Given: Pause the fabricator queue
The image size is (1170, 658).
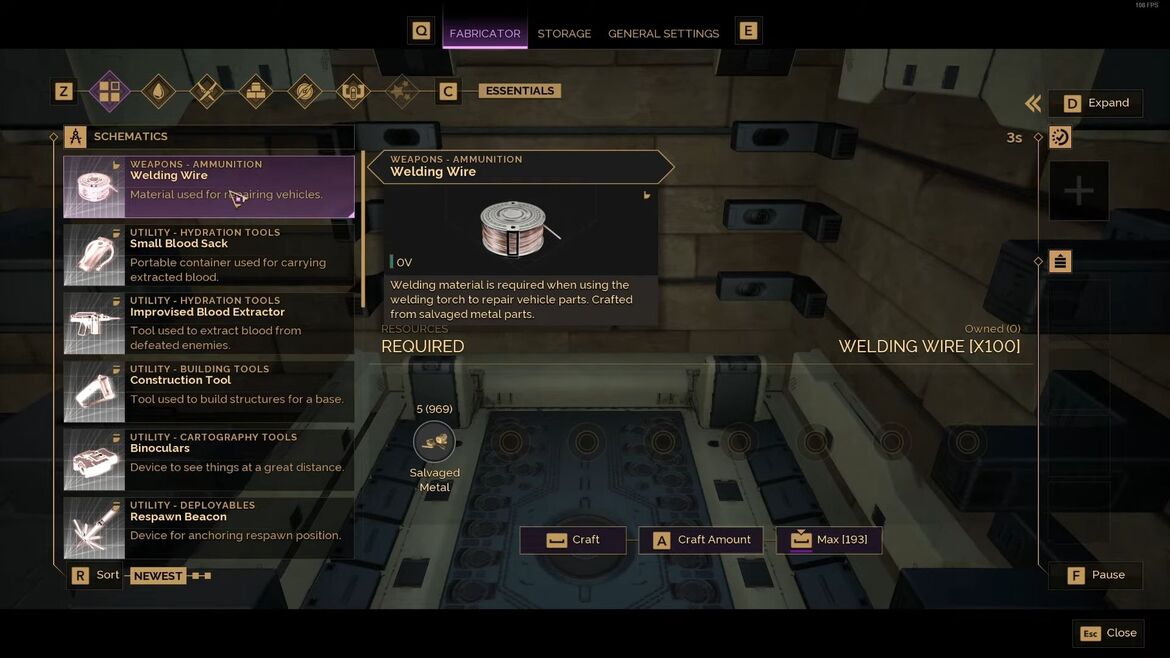Looking at the screenshot, I should [1096, 575].
